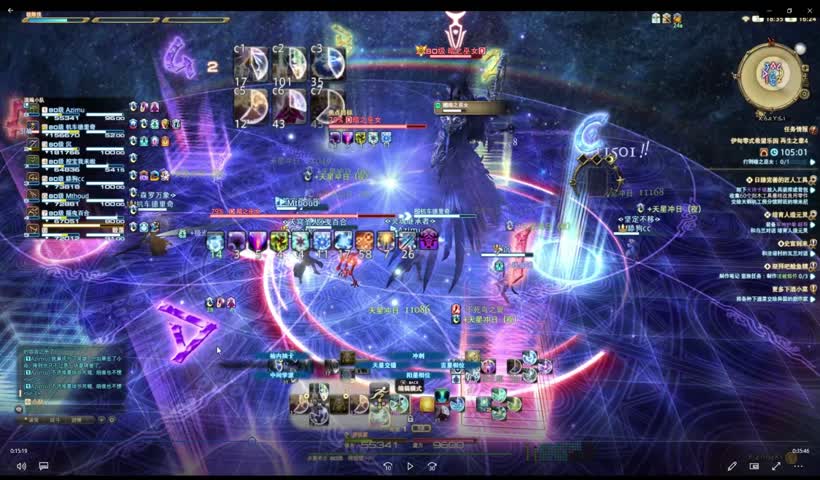820x480 pixels.
Task: Activate the glowing yellow orb hotbar ability
Action: point(427,404)
